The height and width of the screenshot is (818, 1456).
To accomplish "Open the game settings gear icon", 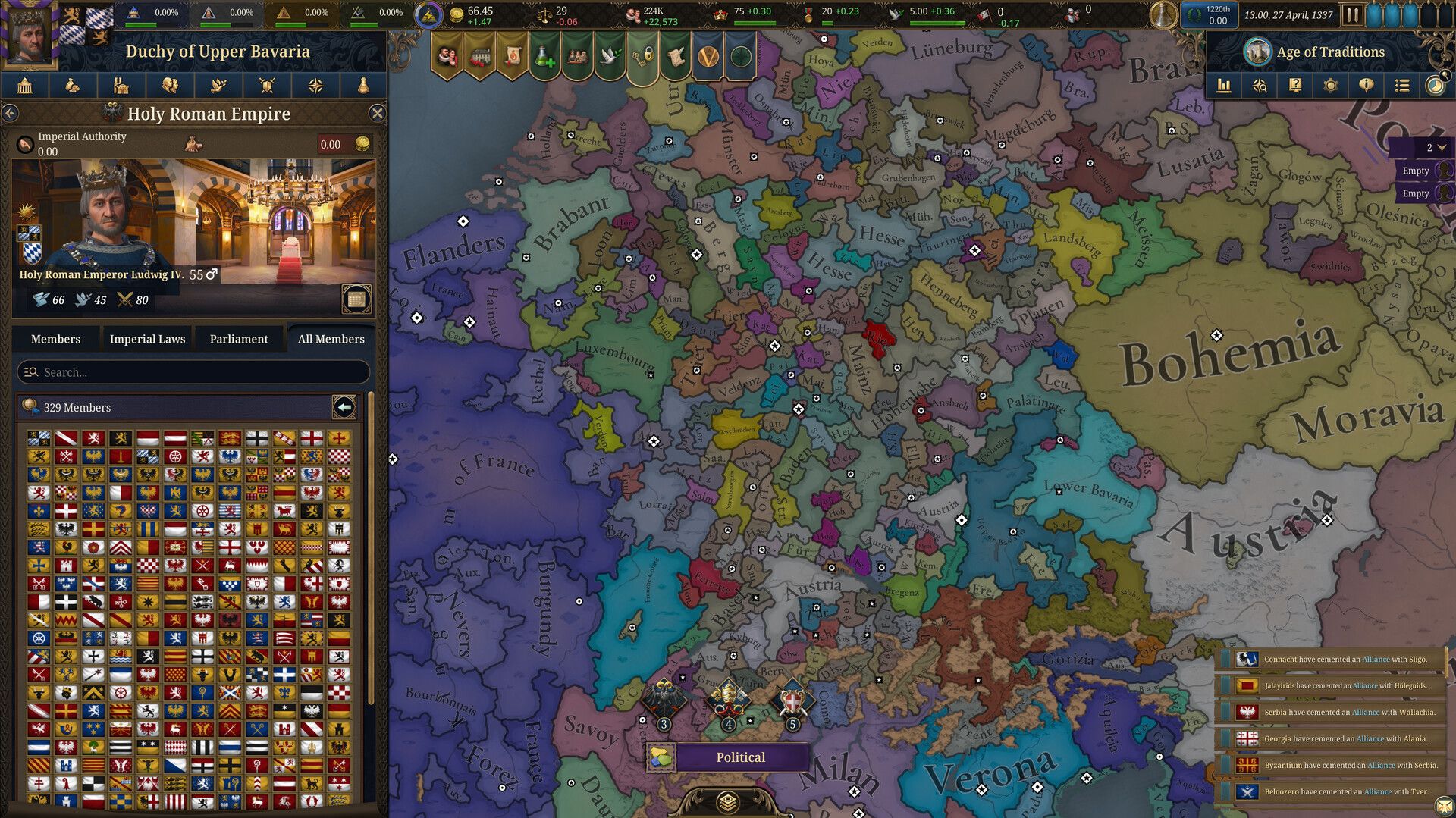I will pos(1330,86).
